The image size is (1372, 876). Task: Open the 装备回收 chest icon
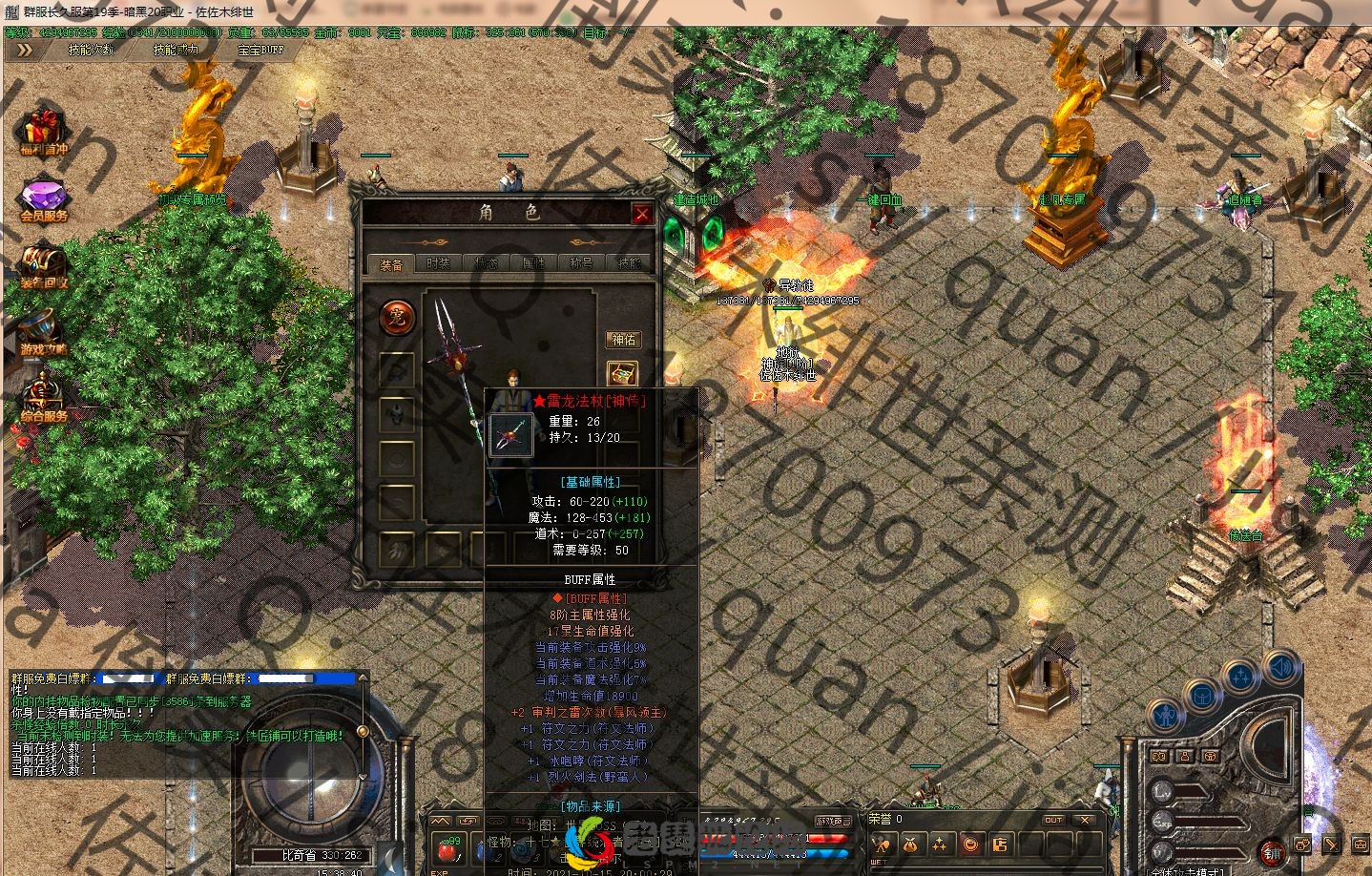[x=43, y=265]
